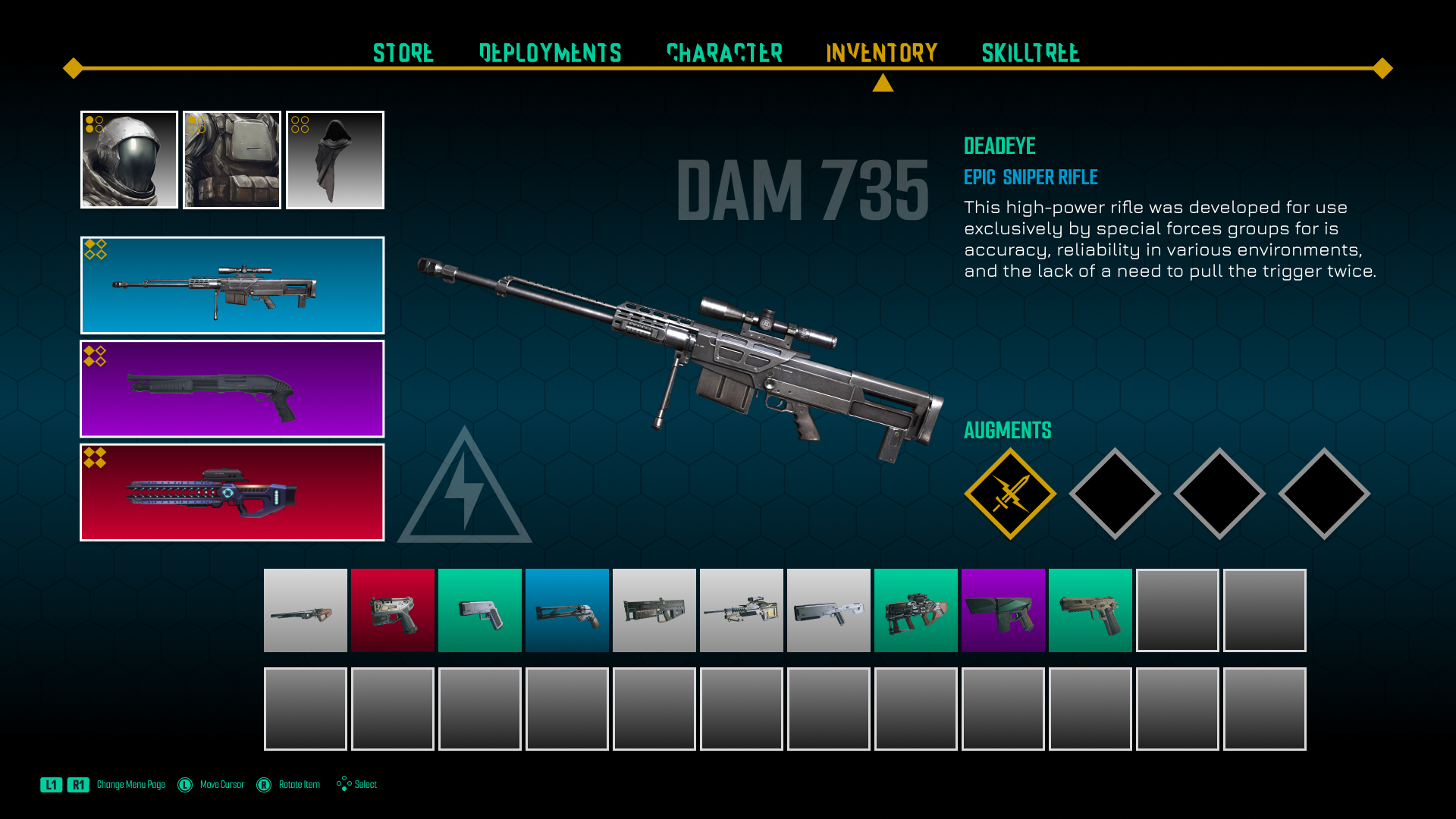Viewport: 1456px width, 819px height.
Task: Select the hooded cloak equipment slot
Action: 335,159
